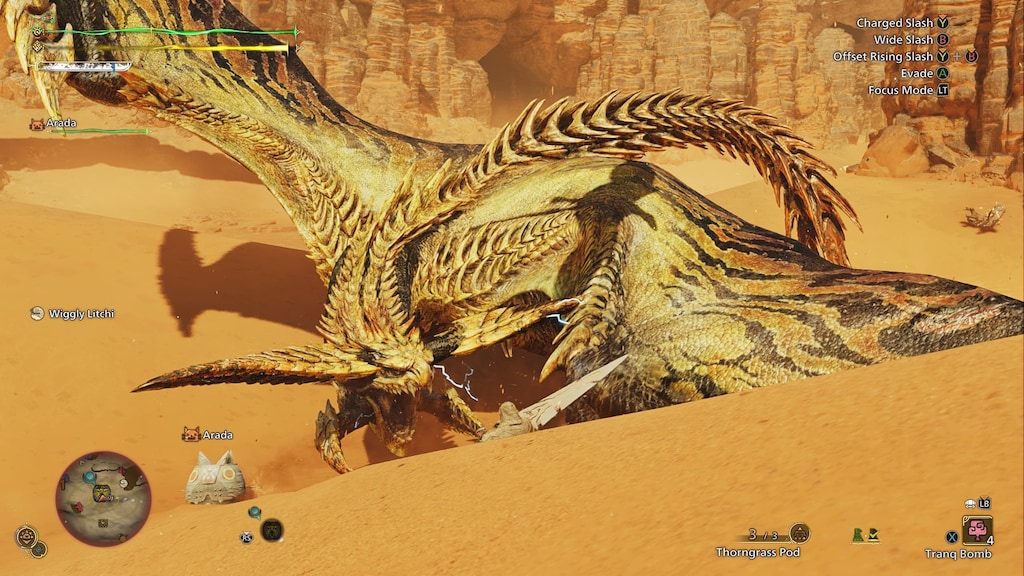This screenshot has width=1024, height=576.
Task: Click the dark round target monster icon
Action: tap(271, 530)
